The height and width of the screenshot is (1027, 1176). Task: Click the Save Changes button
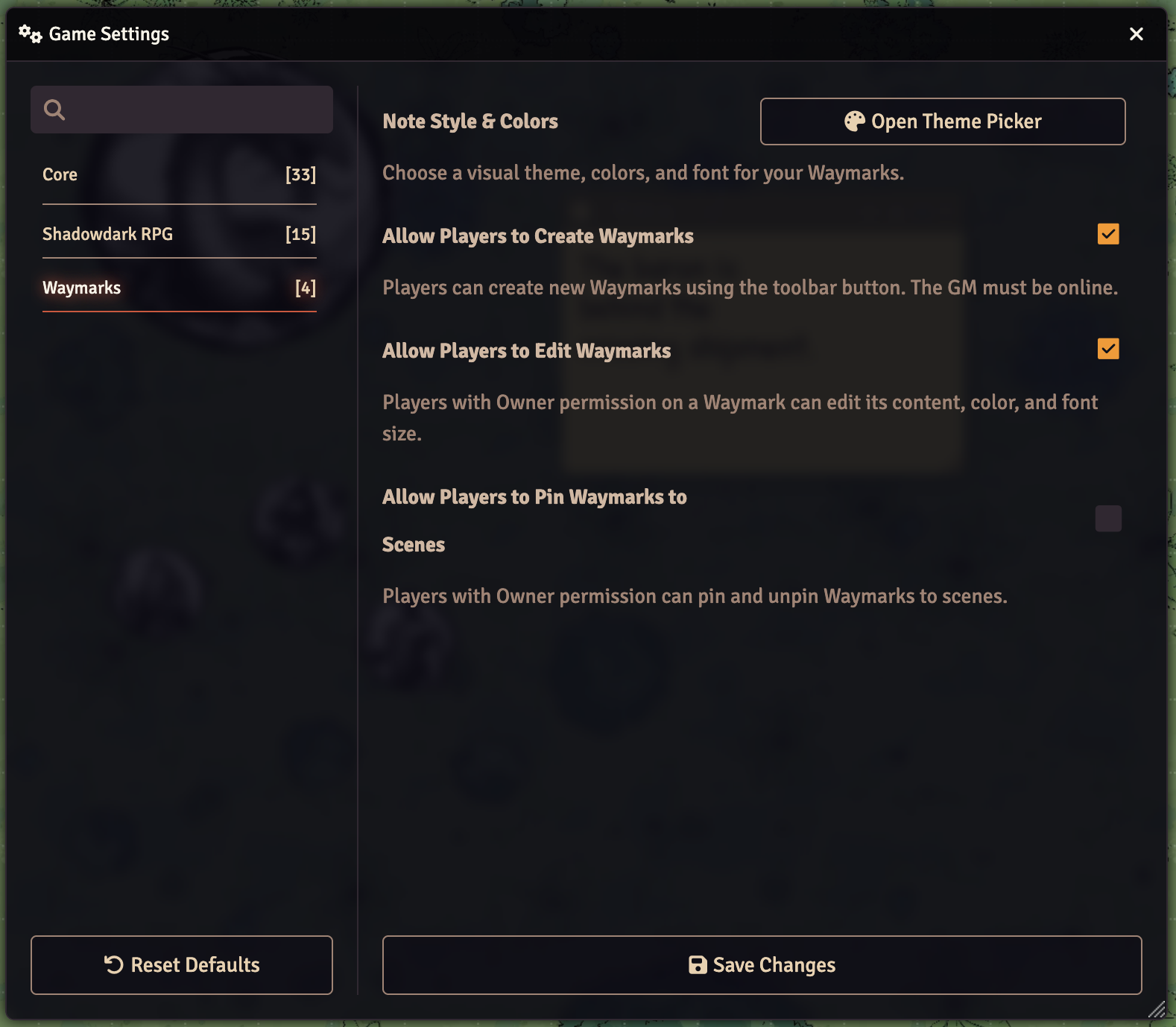[x=762, y=964]
